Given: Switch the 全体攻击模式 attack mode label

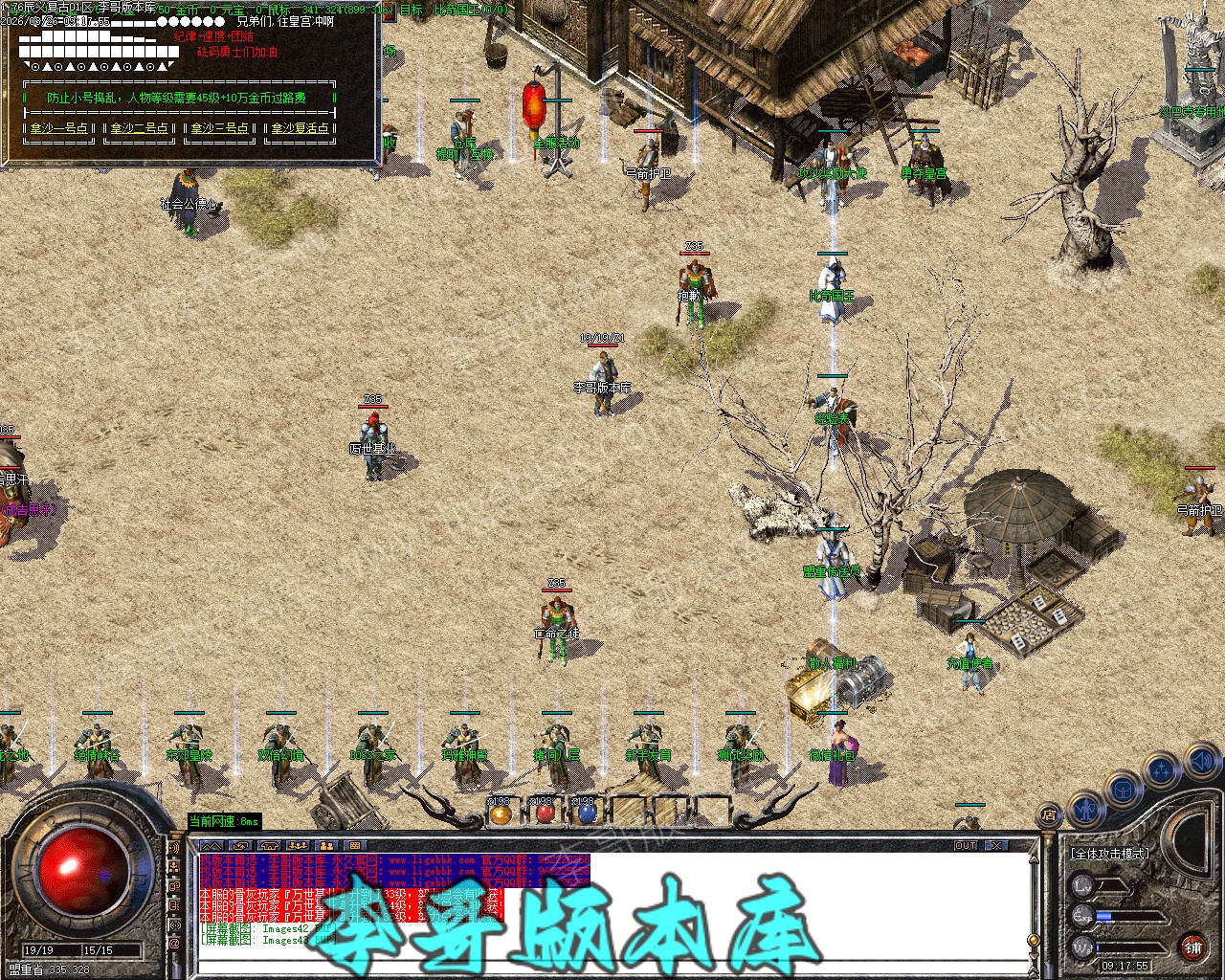Looking at the screenshot, I should pos(1110,854).
